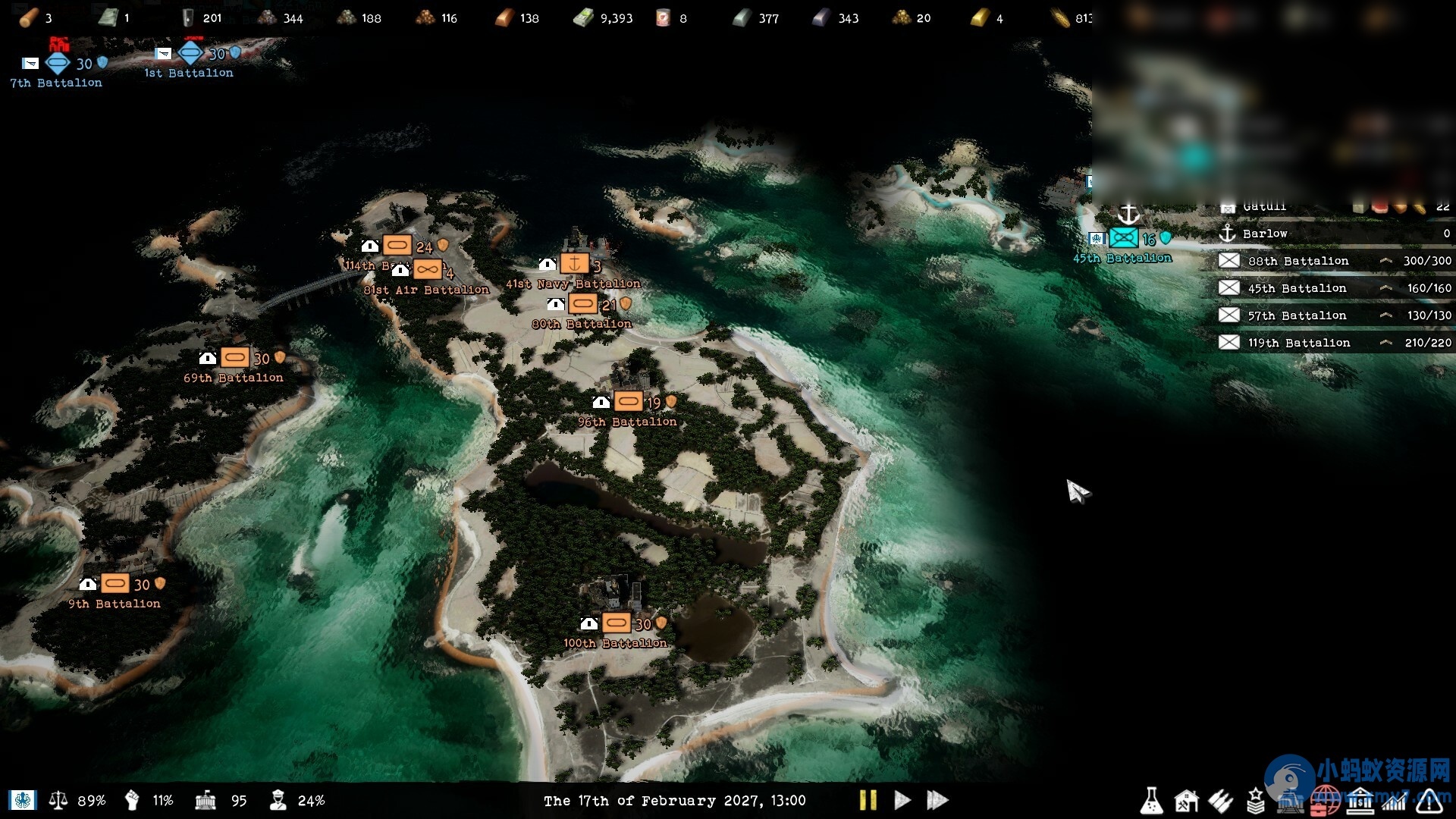Collapse the 45th Battalion chevron
Viewport: 1456px width, 819px height.
[1385, 288]
